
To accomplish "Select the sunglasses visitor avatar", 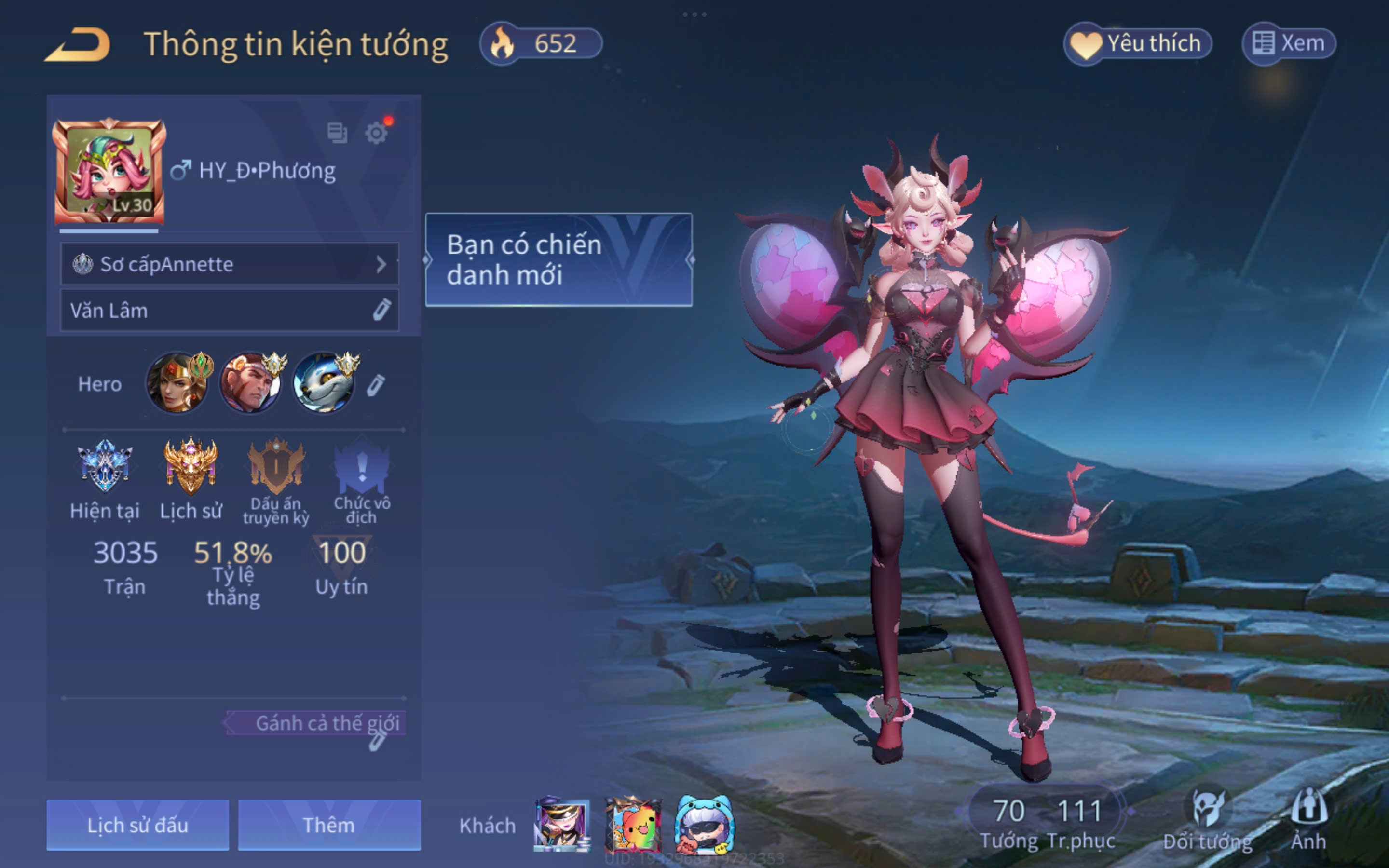I will 704,825.
